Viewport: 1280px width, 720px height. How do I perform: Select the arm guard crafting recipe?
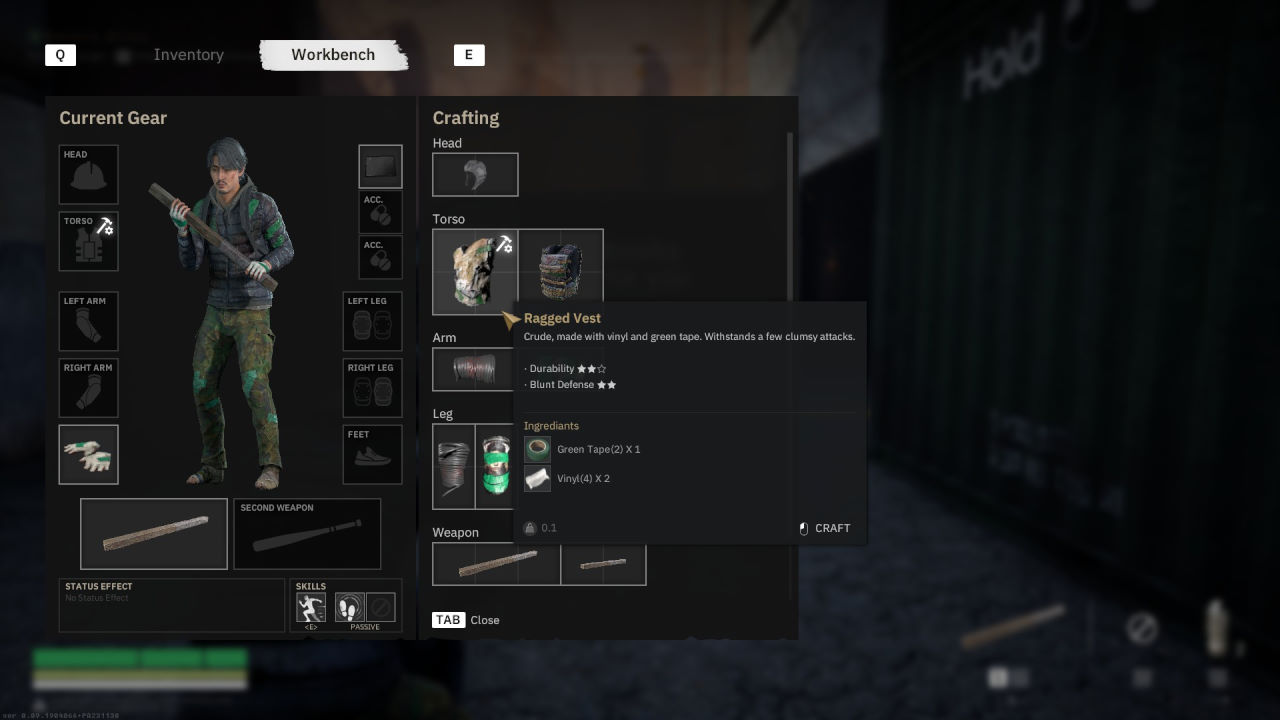473,369
